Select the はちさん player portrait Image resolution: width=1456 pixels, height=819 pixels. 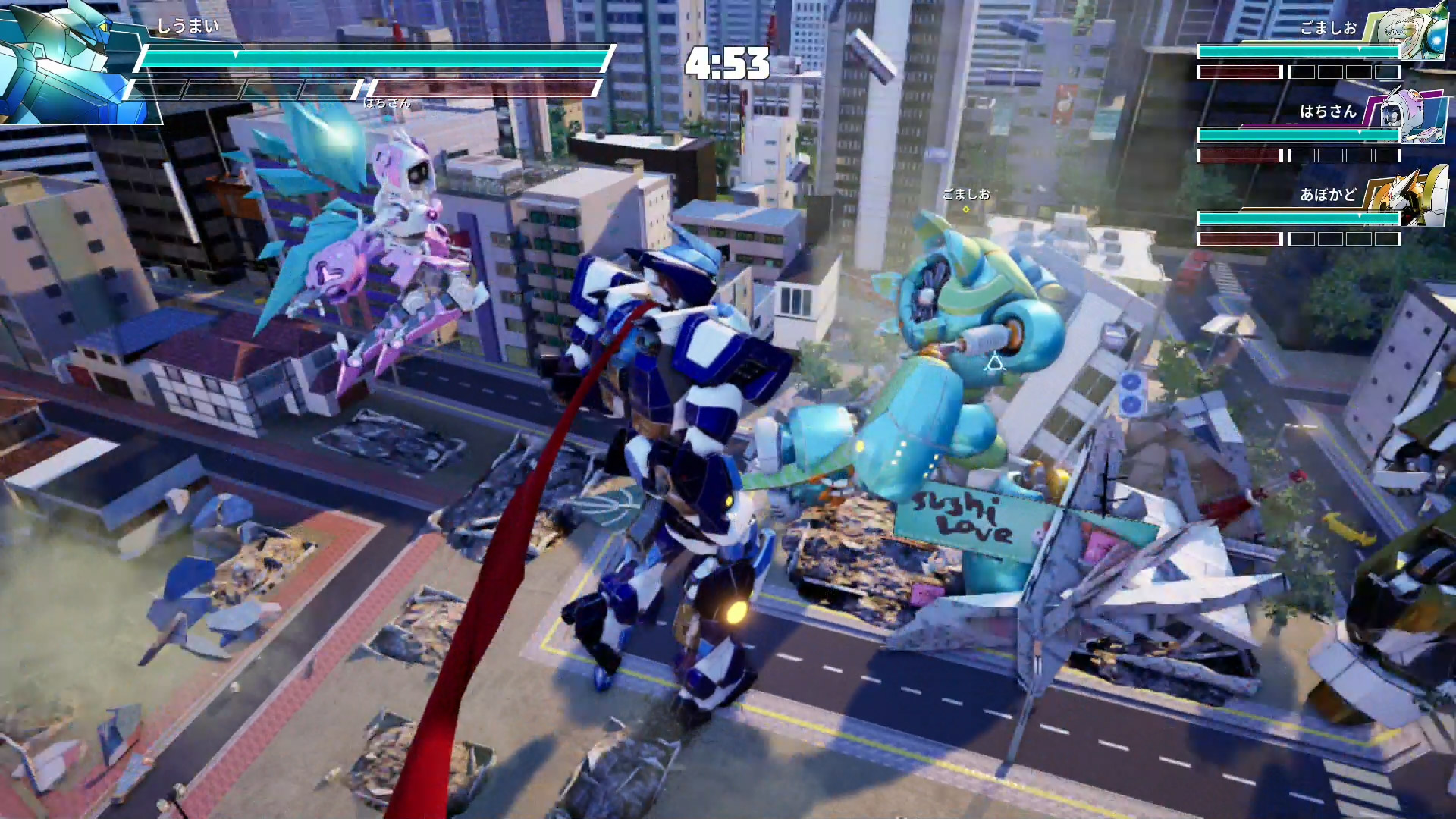coord(1410,116)
